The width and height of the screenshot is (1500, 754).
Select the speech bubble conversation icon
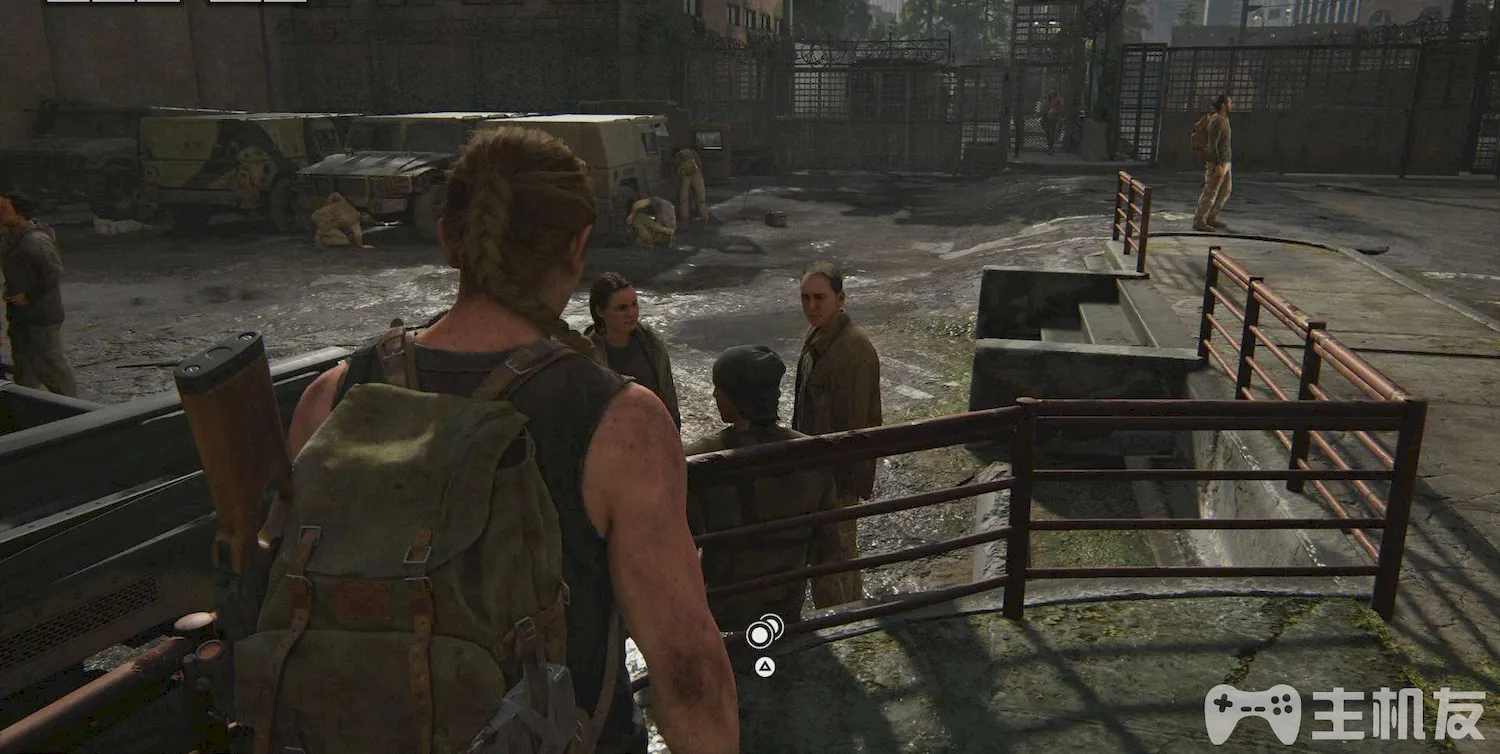coord(764,631)
